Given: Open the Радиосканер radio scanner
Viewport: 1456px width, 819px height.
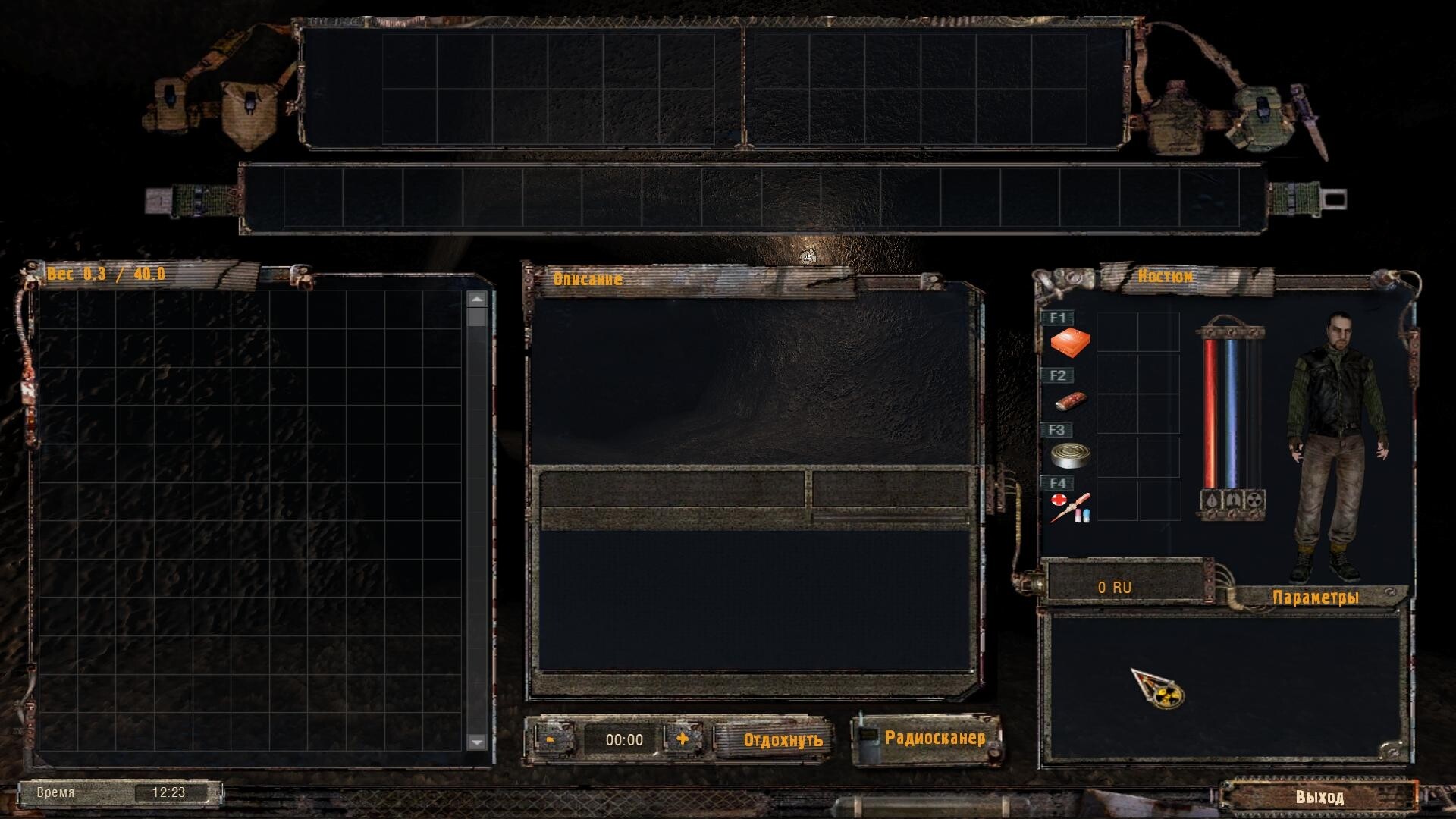Looking at the screenshot, I should [x=934, y=738].
